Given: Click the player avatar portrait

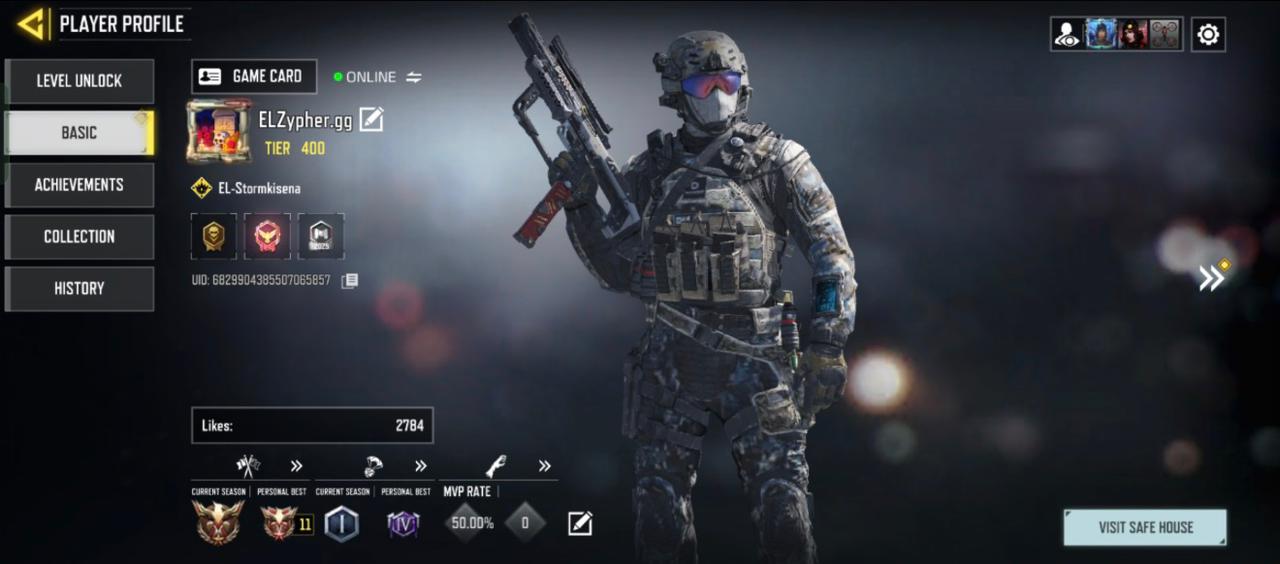Looking at the screenshot, I should click(x=218, y=130).
